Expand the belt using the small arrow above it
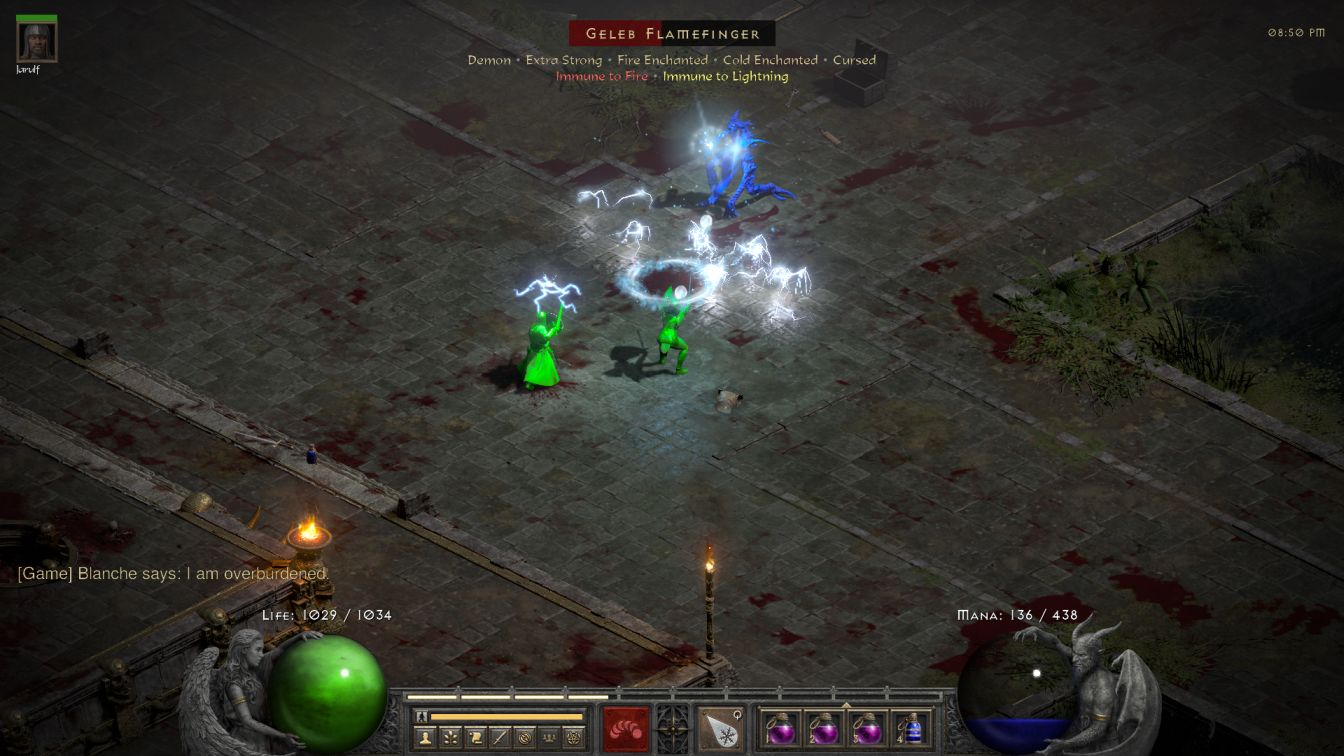The image size is (1344, 756). click(846, 705)
